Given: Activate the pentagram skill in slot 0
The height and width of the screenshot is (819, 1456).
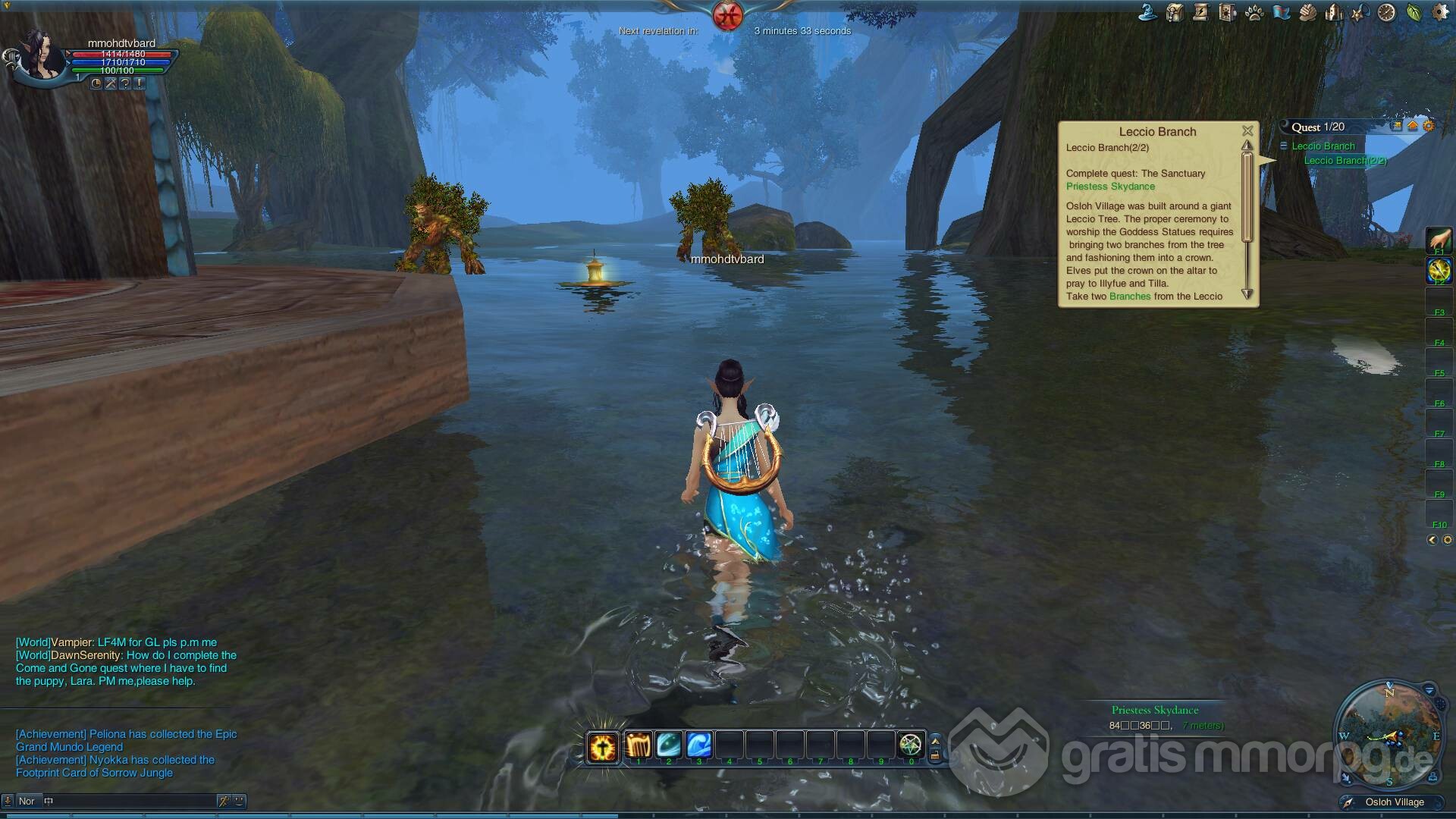Looking at the screenshot, I should tap(911, 745).
